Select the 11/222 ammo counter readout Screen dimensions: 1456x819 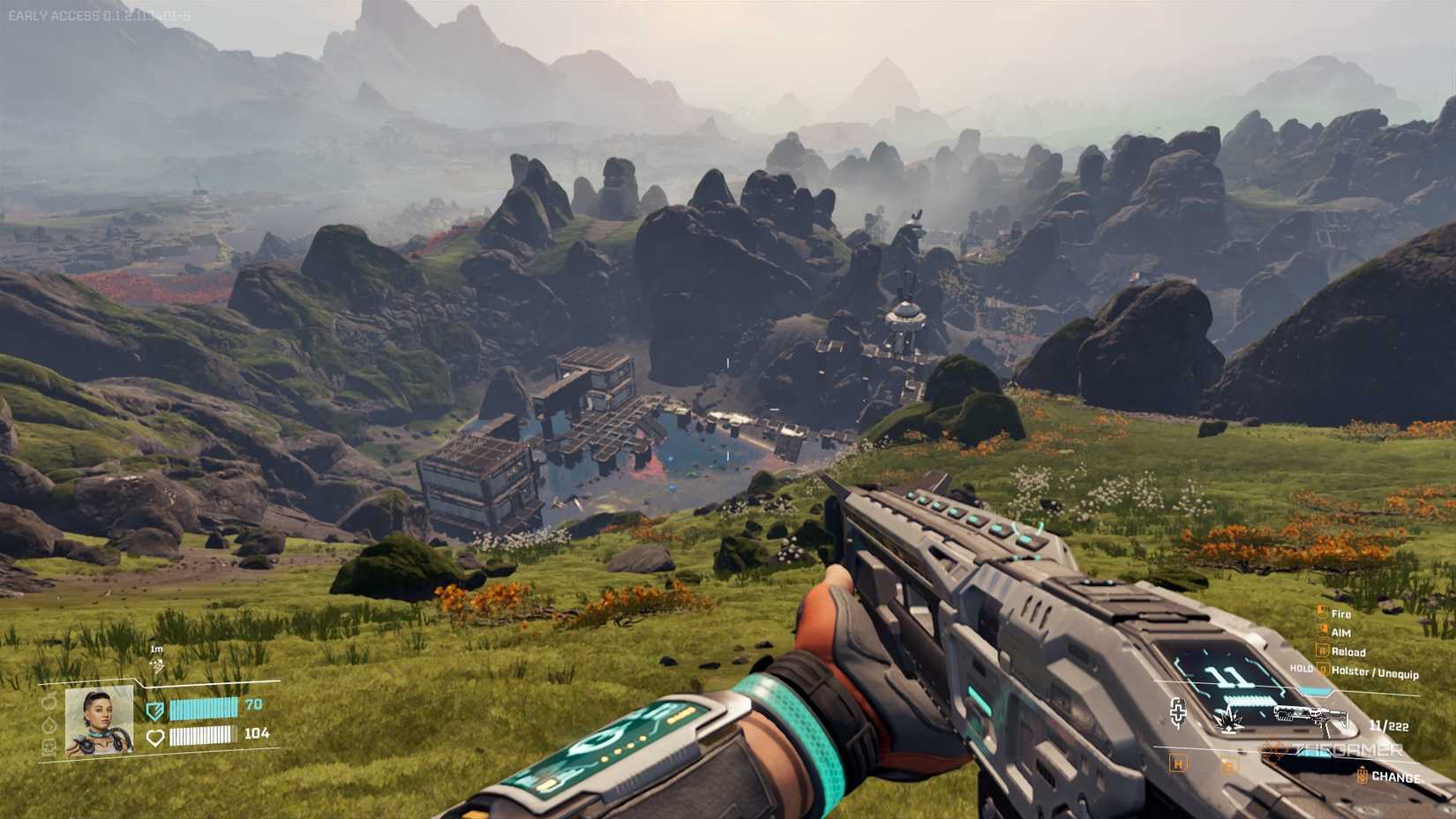pos(1390,725)
